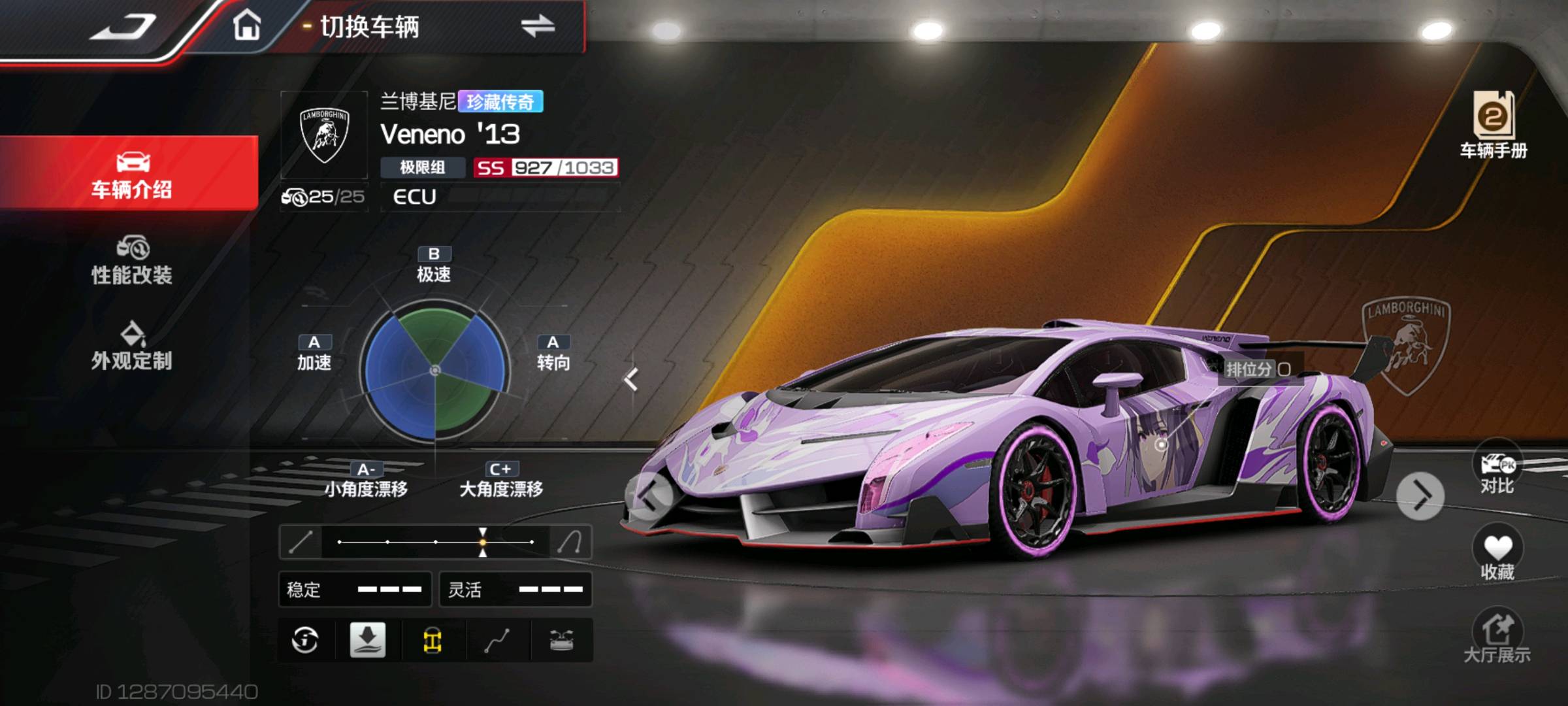The height and width of the screenshot is (706, 1568).
Task: Collapse the stats panel with the chevron
Action: click(631, 380)
